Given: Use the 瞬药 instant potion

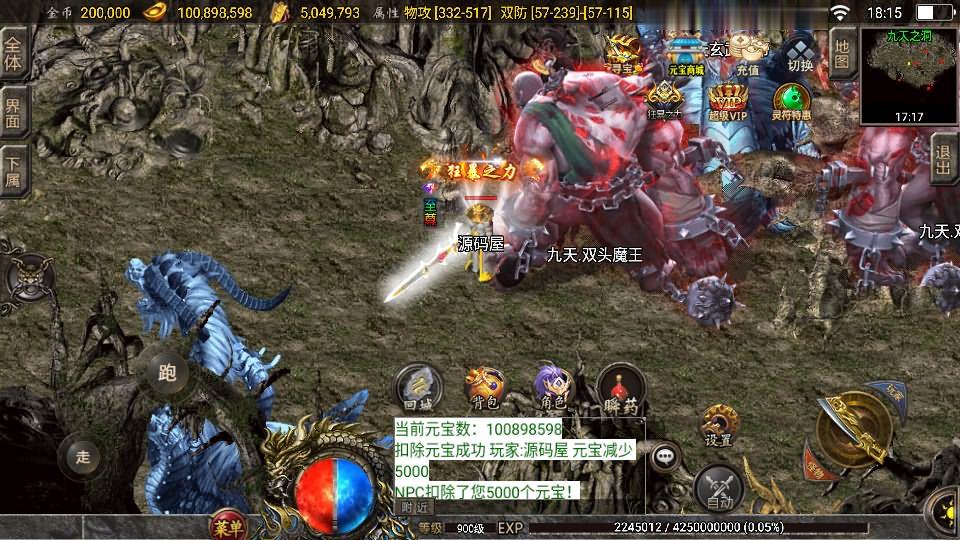Looking at the screenshot, I should coord(620,387).
